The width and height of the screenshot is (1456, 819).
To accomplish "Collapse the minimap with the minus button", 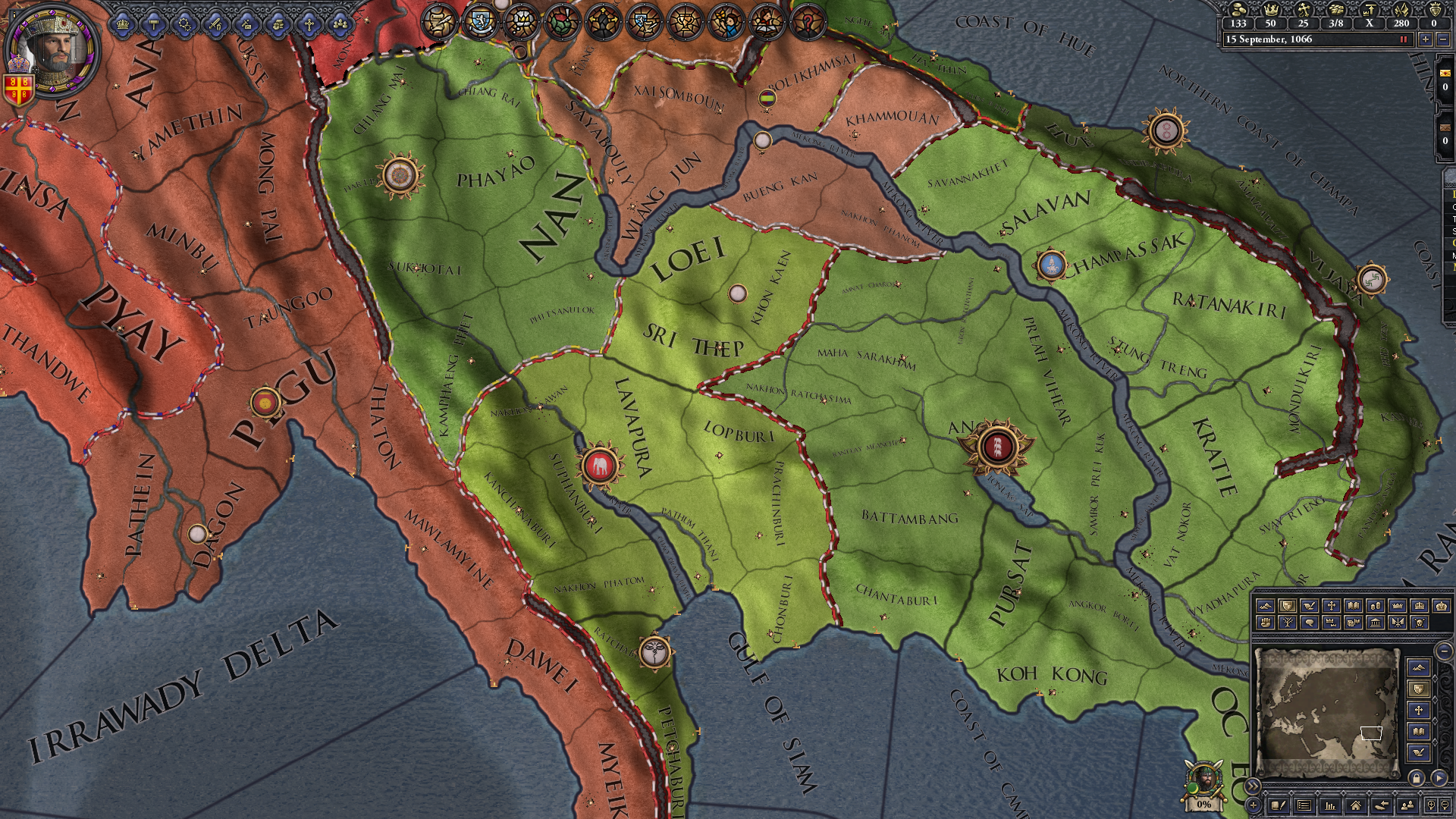I will [1442, 653].
